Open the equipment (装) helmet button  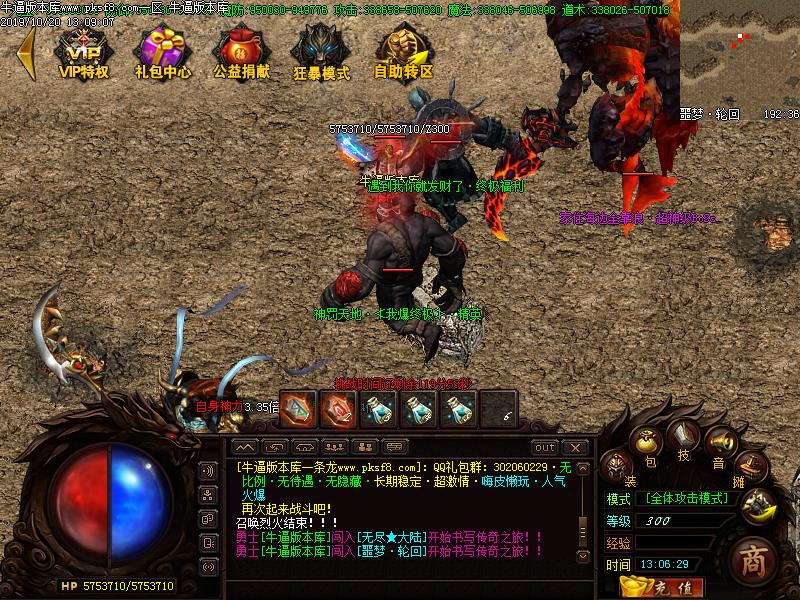pos(617,466)
